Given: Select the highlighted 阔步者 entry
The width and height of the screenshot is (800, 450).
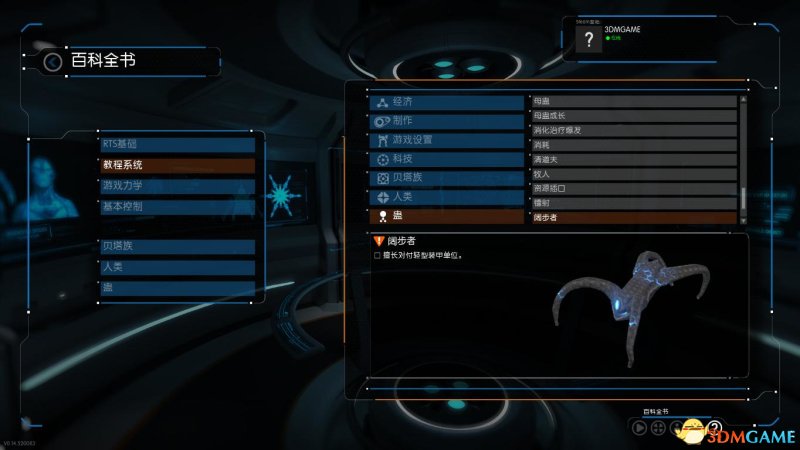Looking at the screenshot, I should click(632, 217).
